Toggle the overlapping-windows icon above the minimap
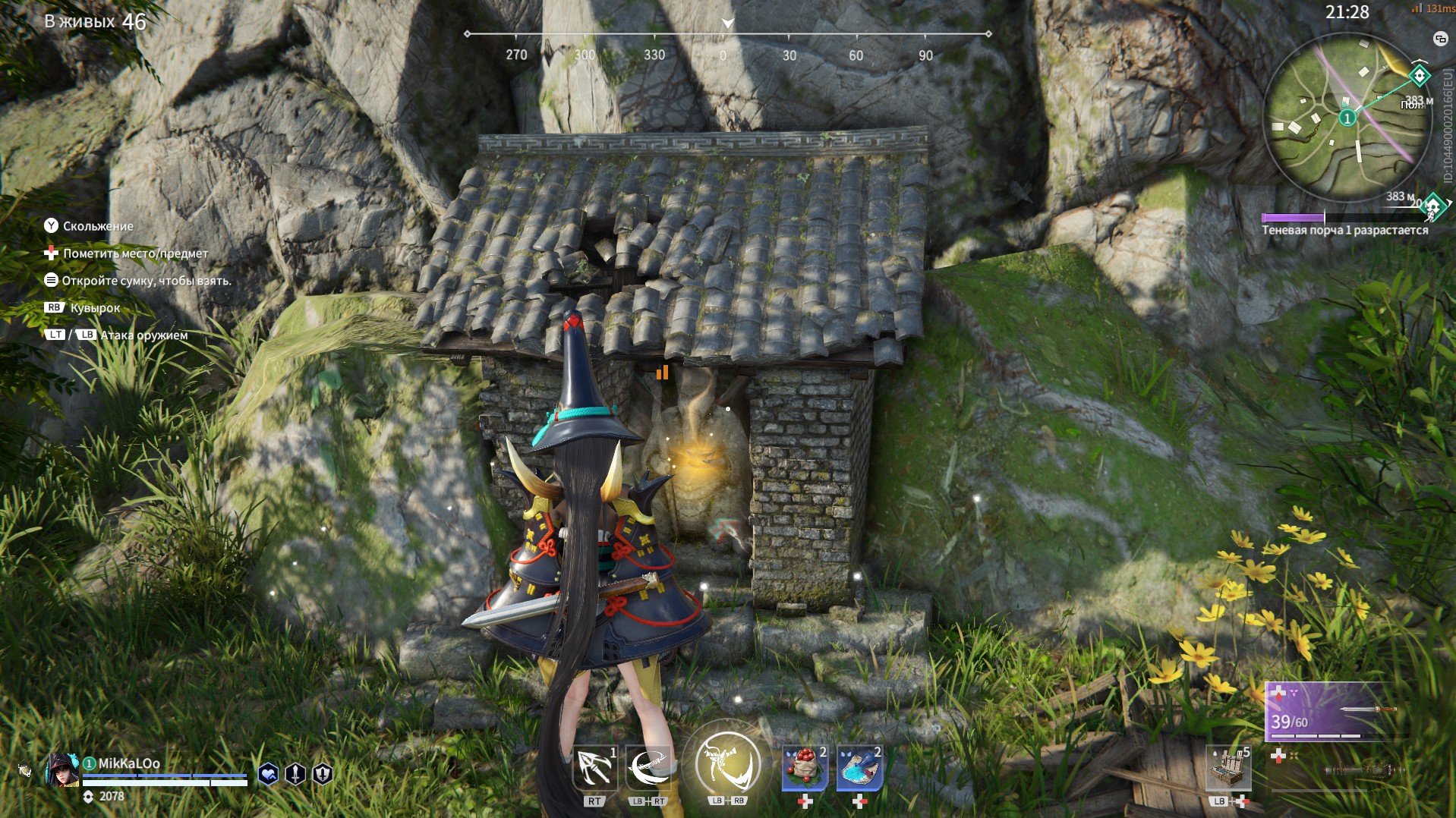This screenshot has width=1456, height=818. [x=1439, y=39]
